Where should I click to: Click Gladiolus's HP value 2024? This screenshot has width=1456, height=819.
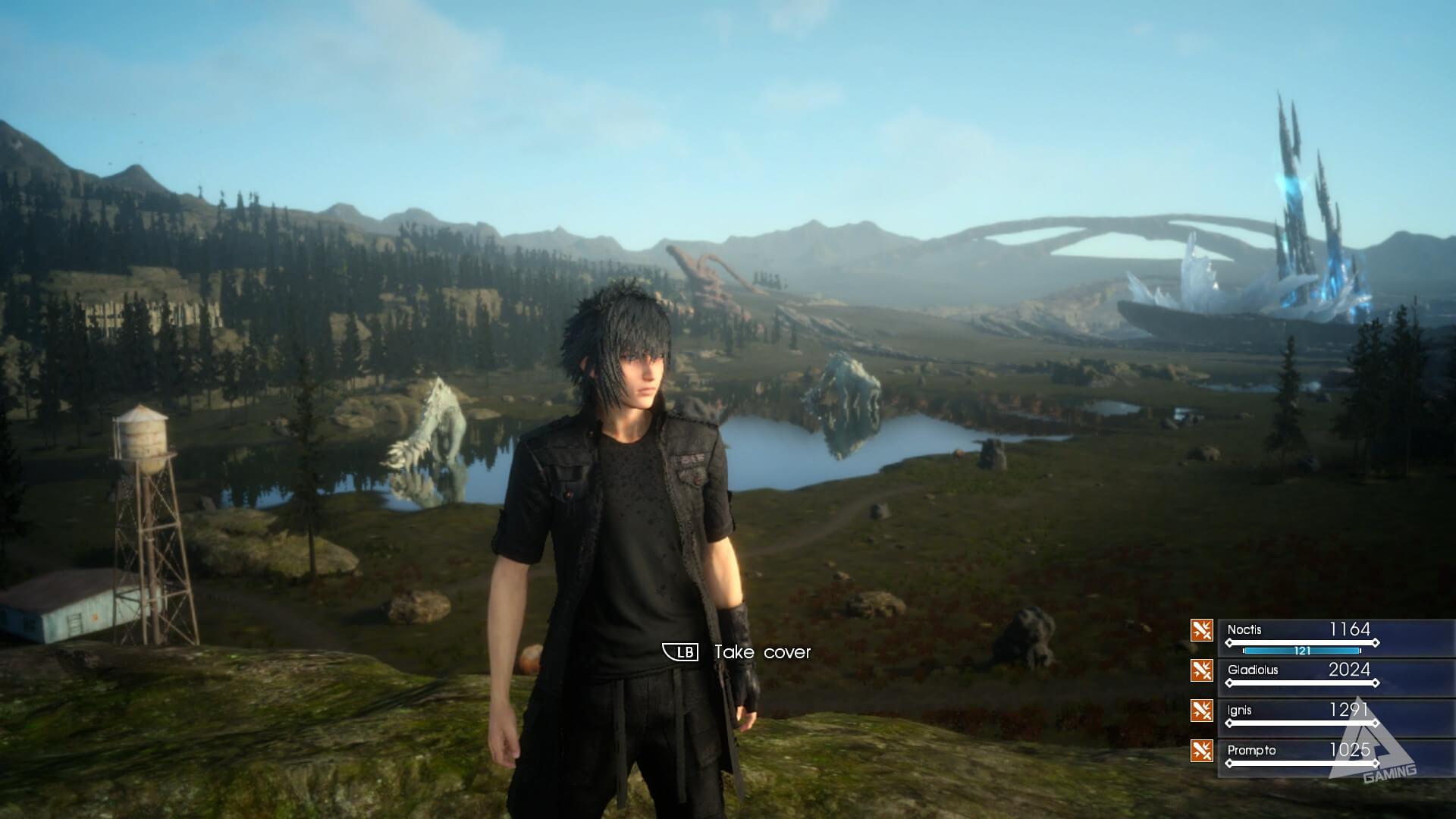click(1350, 669)
